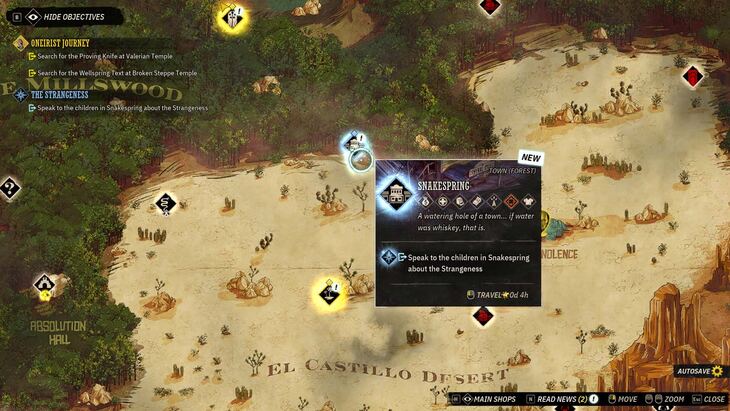Select the glowing yellow marker in the desert
Viewport: 730px width, 411px height.
tap(329, 293)
